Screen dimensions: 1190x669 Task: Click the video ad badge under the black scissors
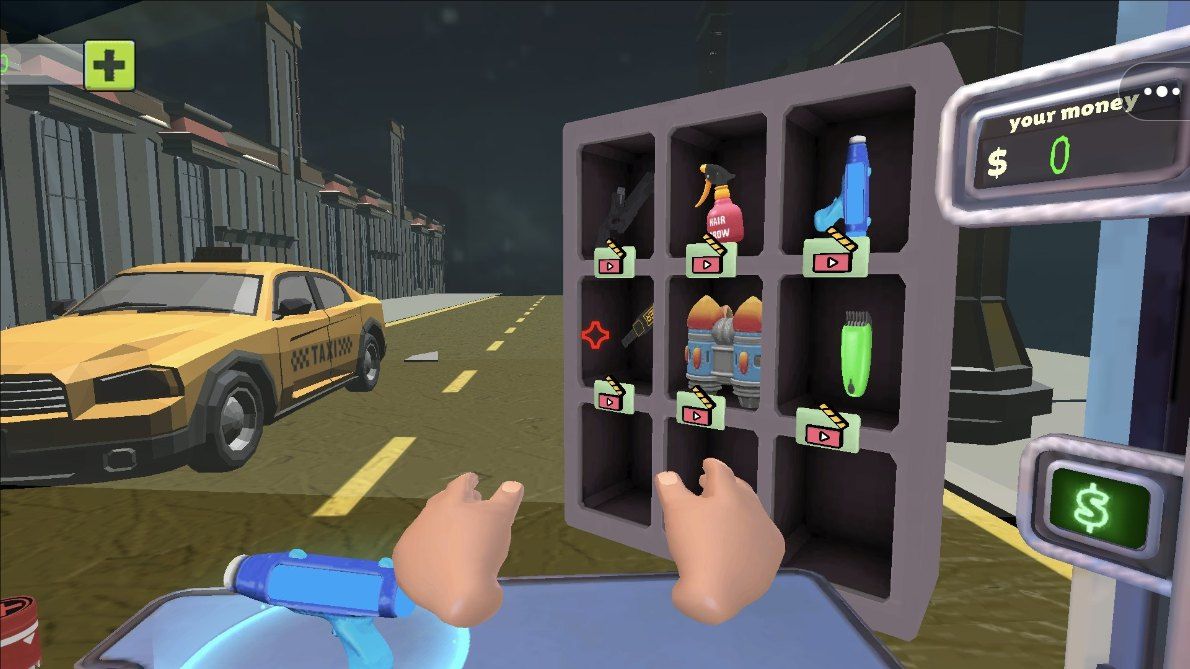[x=610, y=261]
